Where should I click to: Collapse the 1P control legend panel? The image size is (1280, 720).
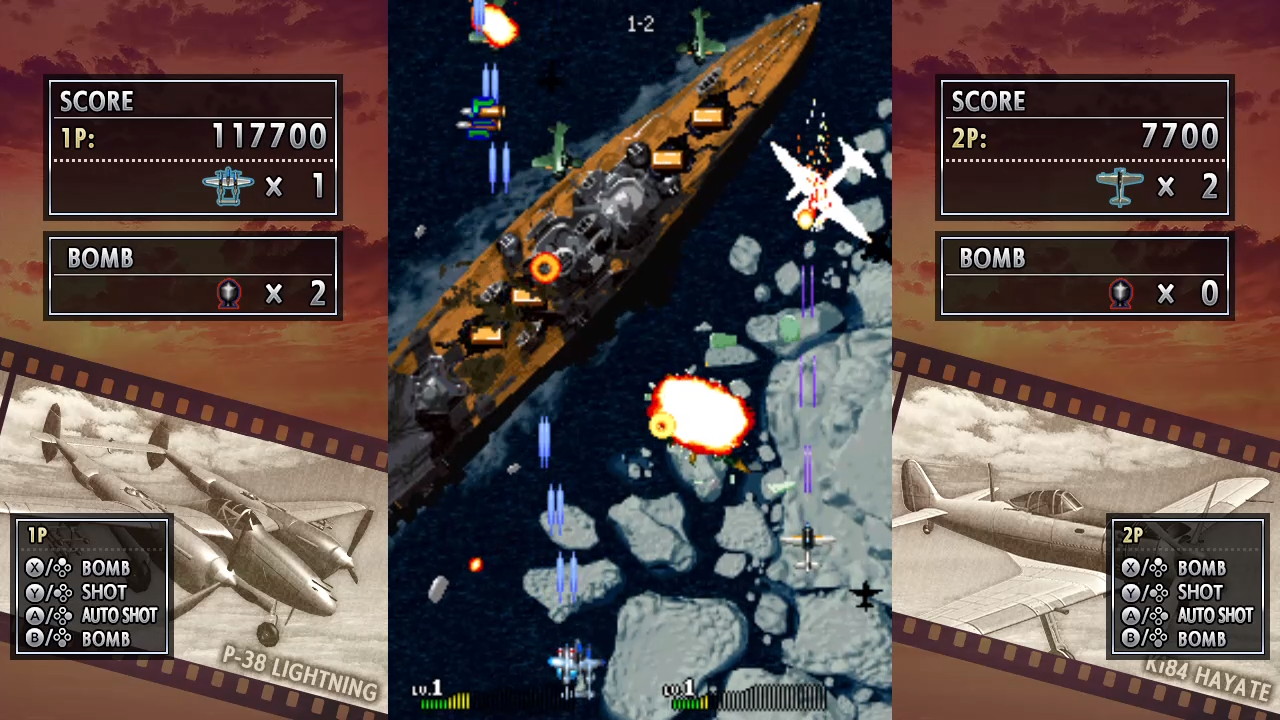click(x=92, y=586)
